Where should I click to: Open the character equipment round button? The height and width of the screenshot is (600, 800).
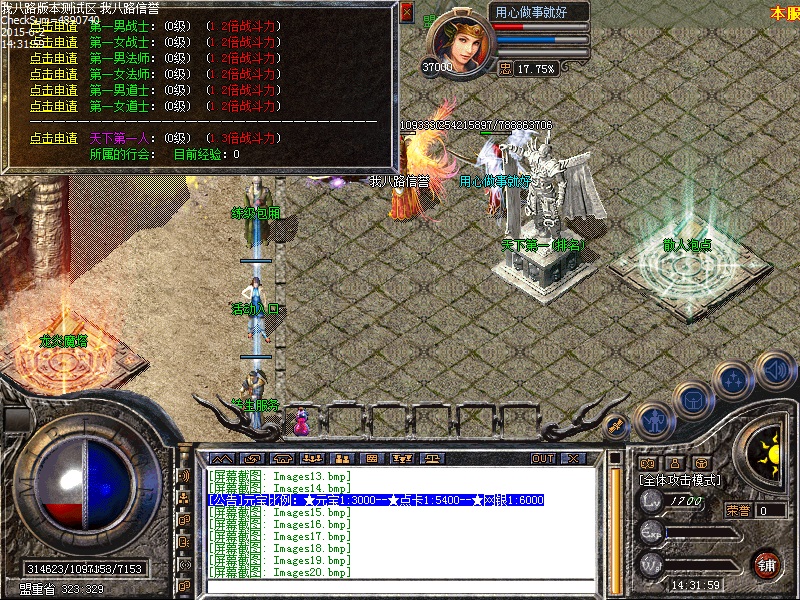click(653, 420)
